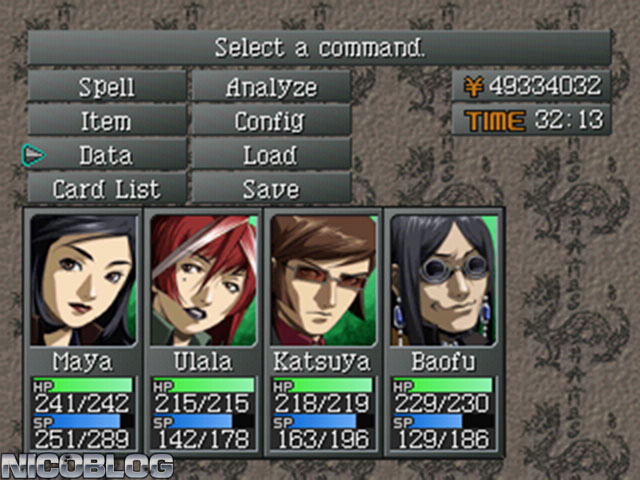This screenshot has height=480, width=640.
Task: Choose Katsuya's character portrait
Action: [322, 280]
